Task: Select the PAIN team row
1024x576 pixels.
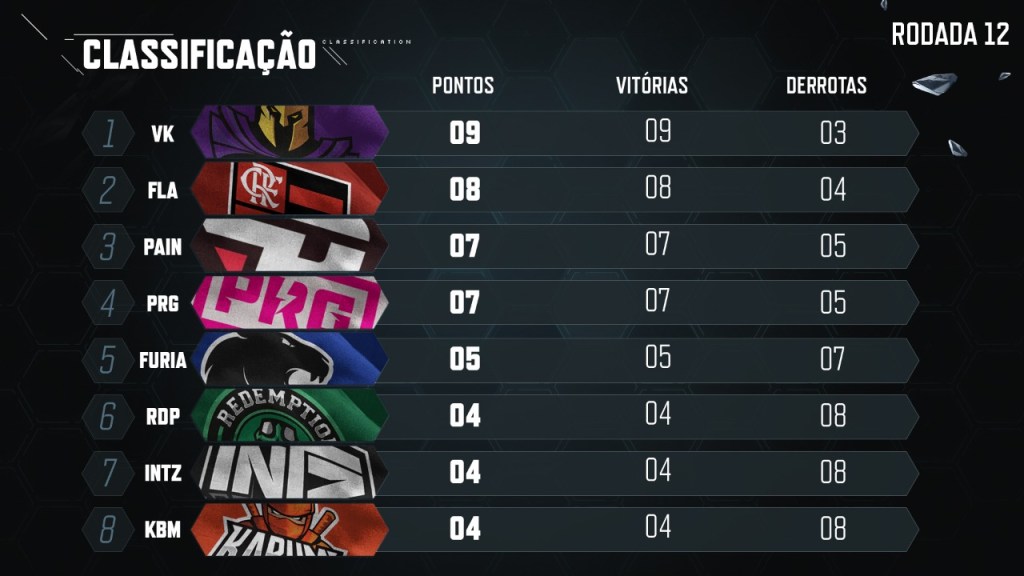Action: pyautogui.click(x=500, y=246)
